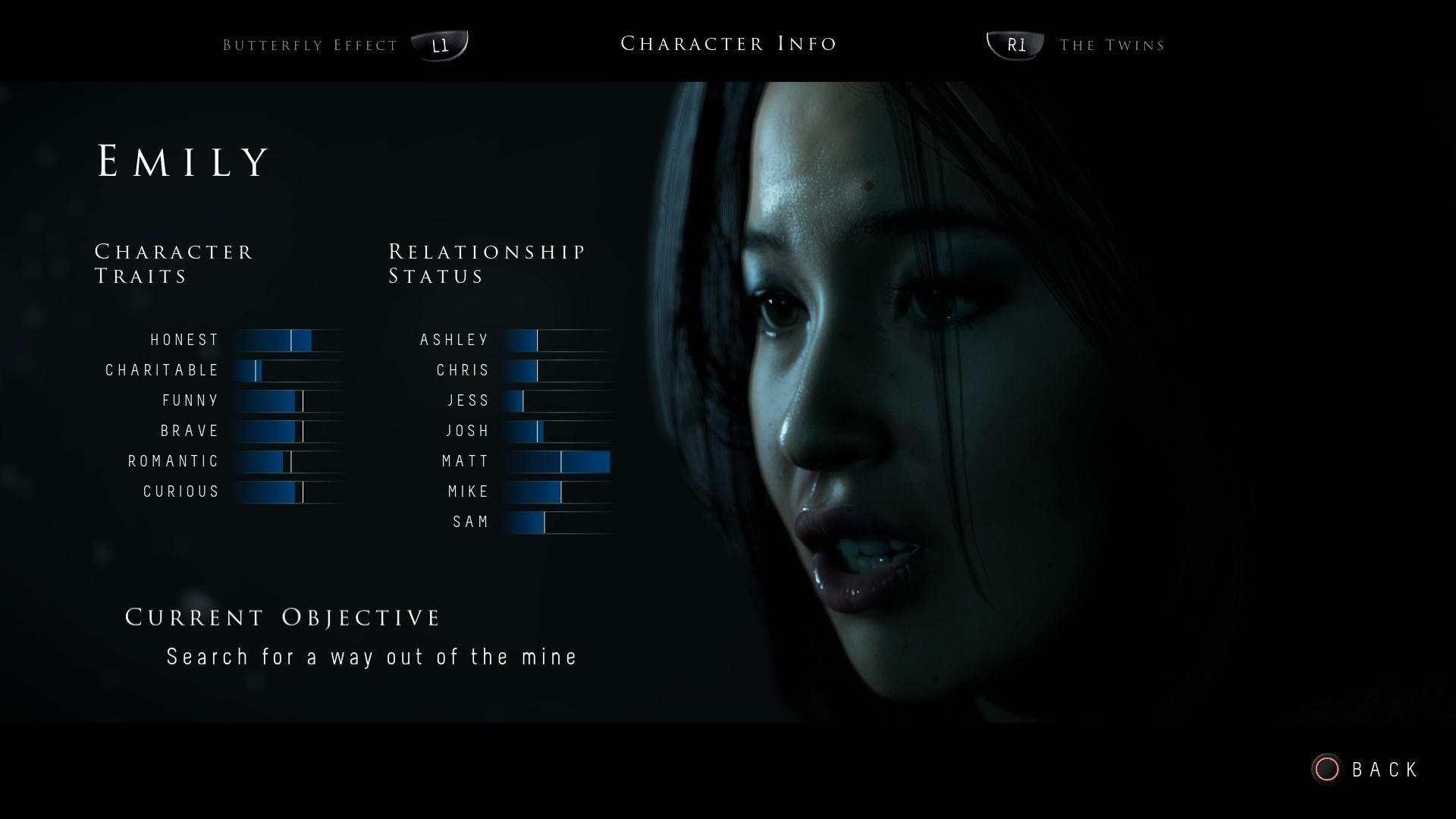Click the Character Info heading
Image resolution: width=1456 pixels, height=819 pixels.
point(729,43)
